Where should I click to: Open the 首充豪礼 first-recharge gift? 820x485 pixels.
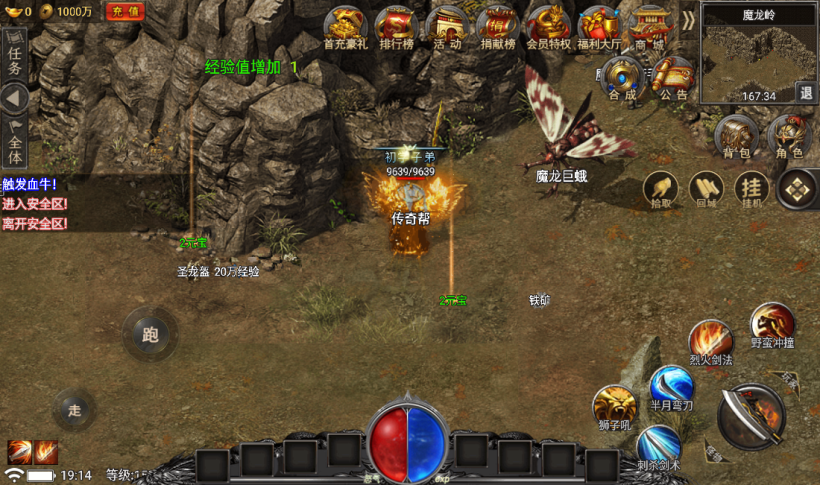(x=345, y=25)
